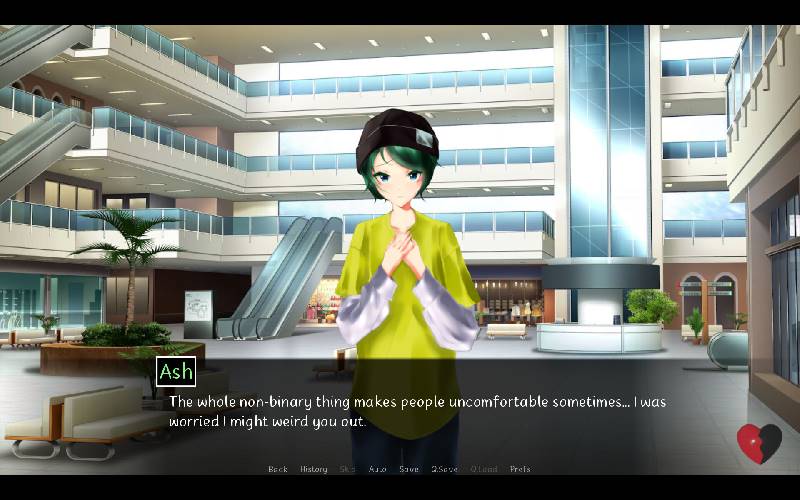This screenshot has width=800, height=500.
Task: Open the Prefs settings menu
Action: (520, 469)
